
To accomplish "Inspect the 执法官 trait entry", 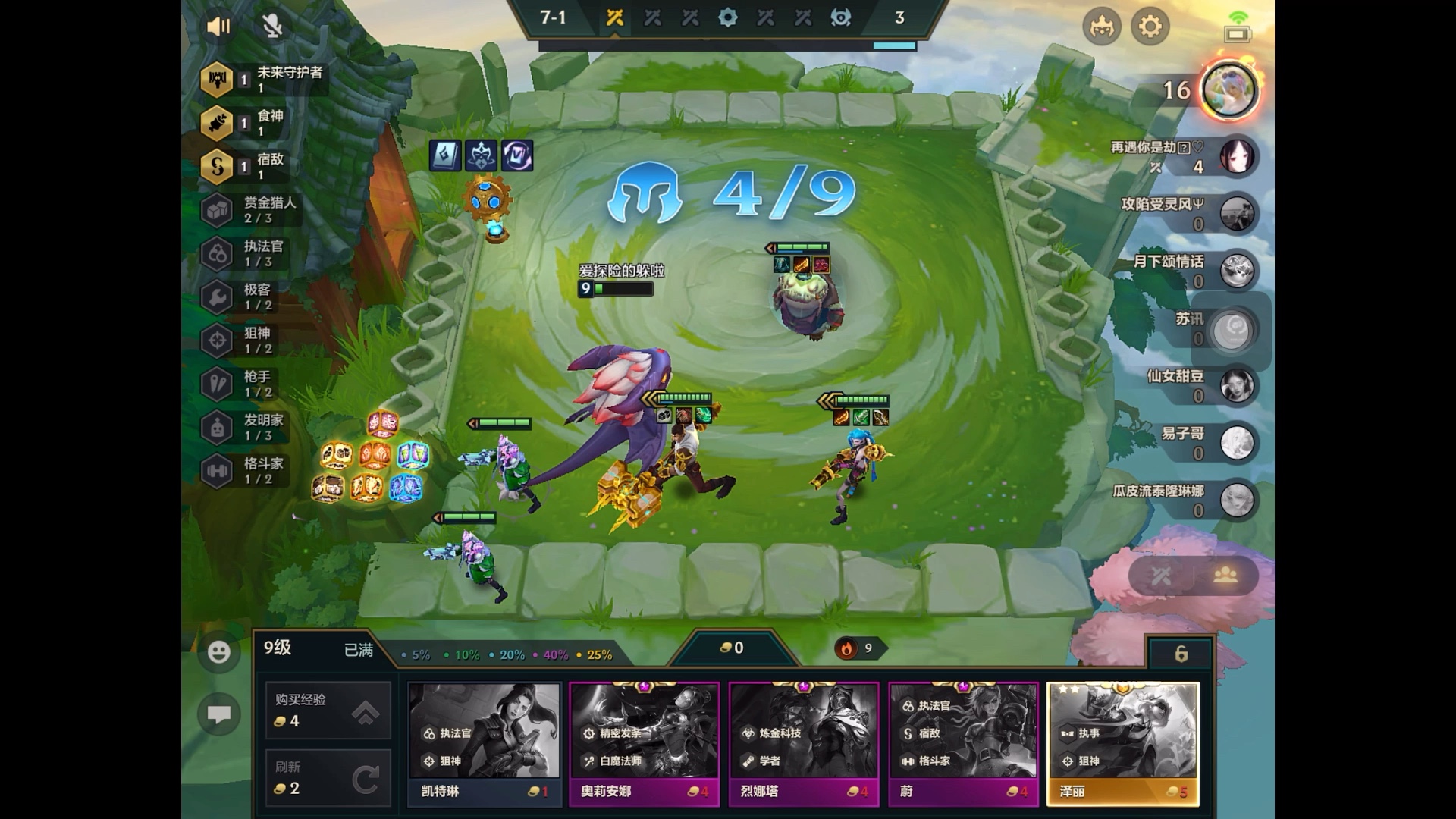I will [250, 253].
